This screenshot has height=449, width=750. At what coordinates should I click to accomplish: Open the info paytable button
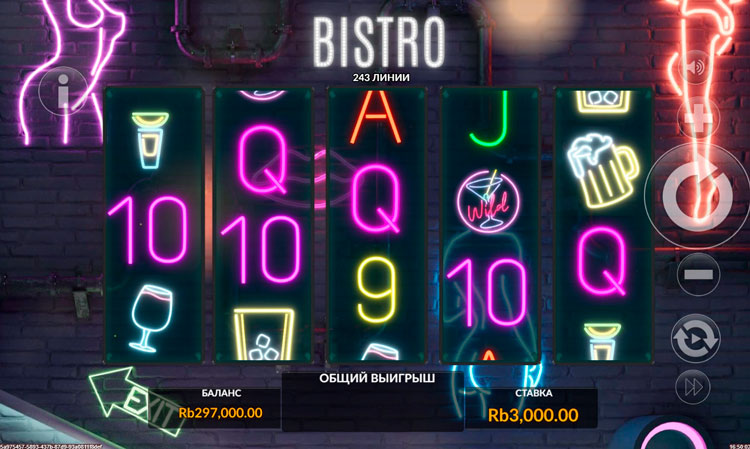62,95
